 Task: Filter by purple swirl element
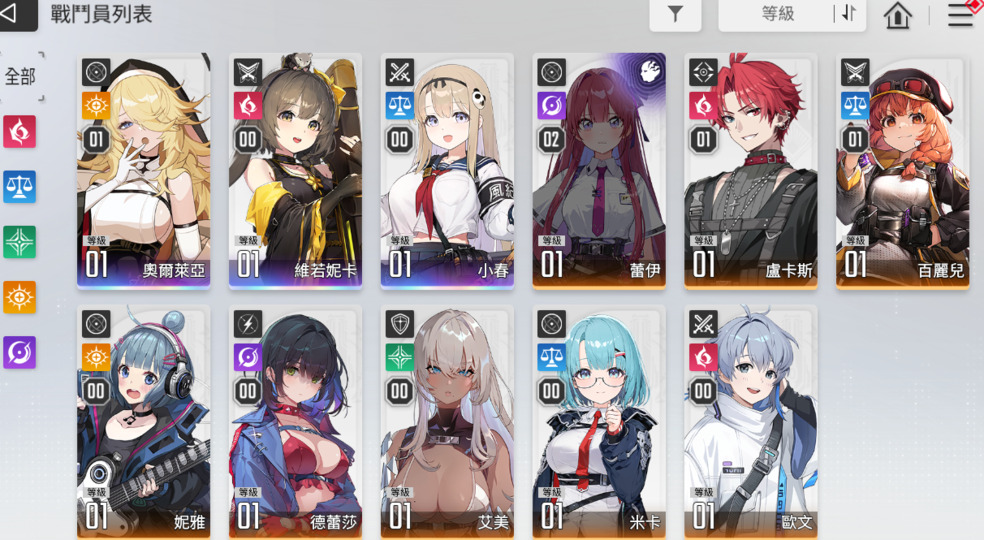(x=20, y=352)
